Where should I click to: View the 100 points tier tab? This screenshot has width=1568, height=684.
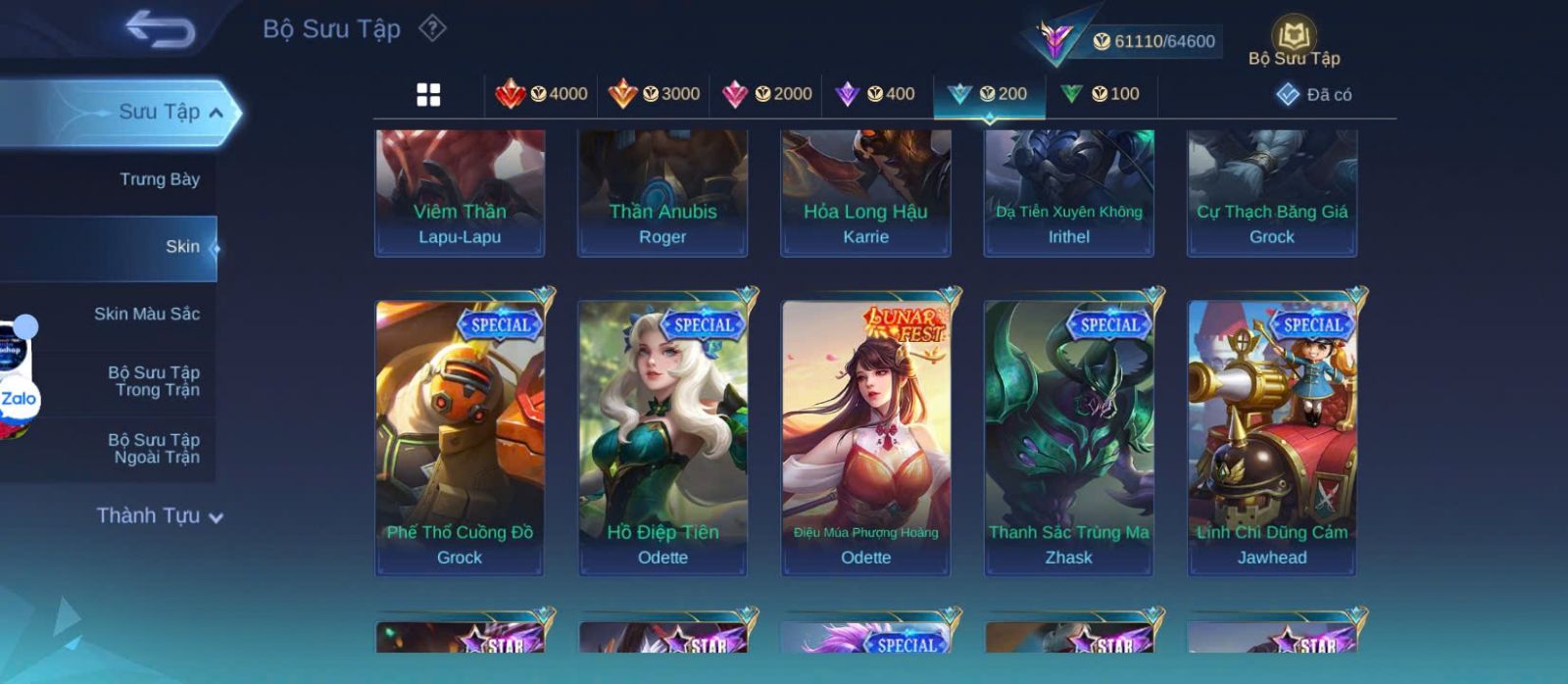[1101, 94]
